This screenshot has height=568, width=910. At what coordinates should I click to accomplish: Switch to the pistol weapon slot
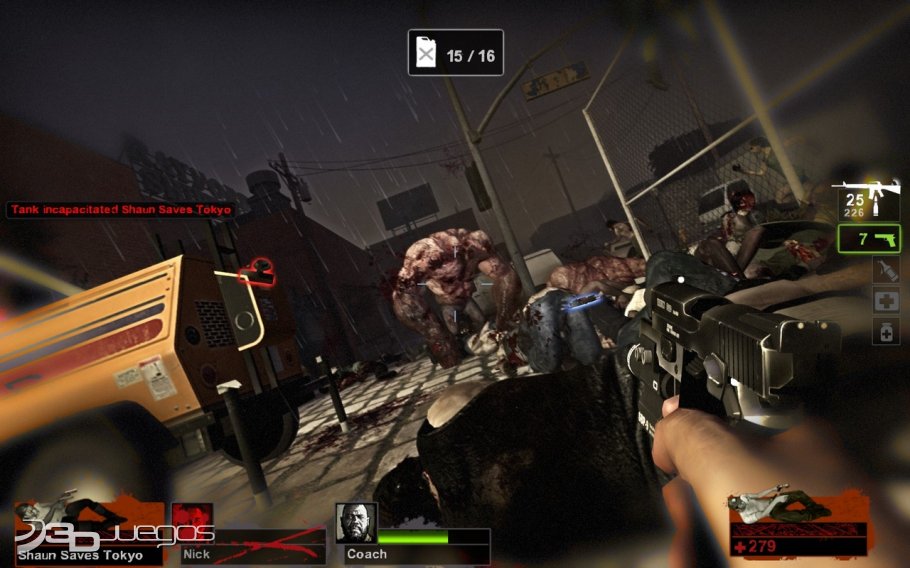870,239
